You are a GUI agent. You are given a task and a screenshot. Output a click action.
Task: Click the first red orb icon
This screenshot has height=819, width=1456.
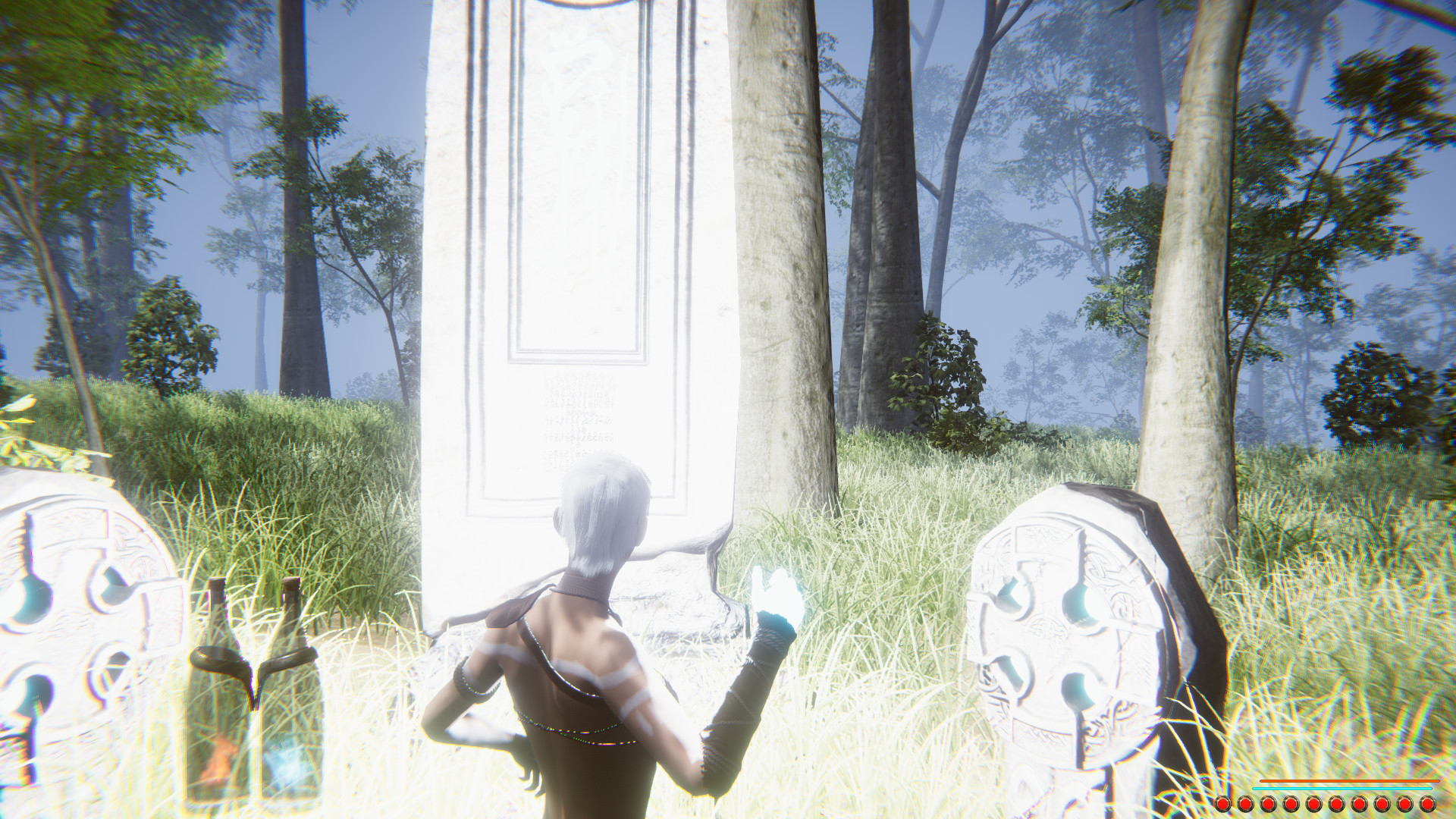(x=1223, y=804)
